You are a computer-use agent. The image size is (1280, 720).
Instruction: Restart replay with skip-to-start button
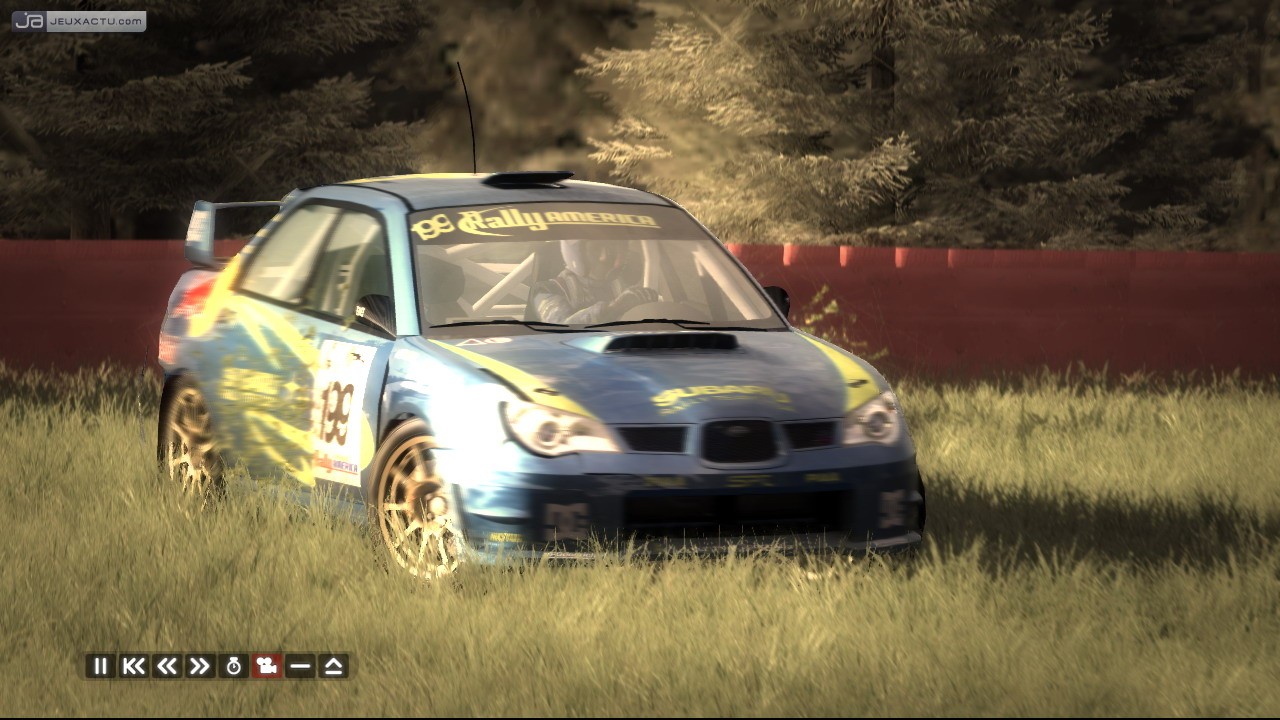tap(133, 666)
